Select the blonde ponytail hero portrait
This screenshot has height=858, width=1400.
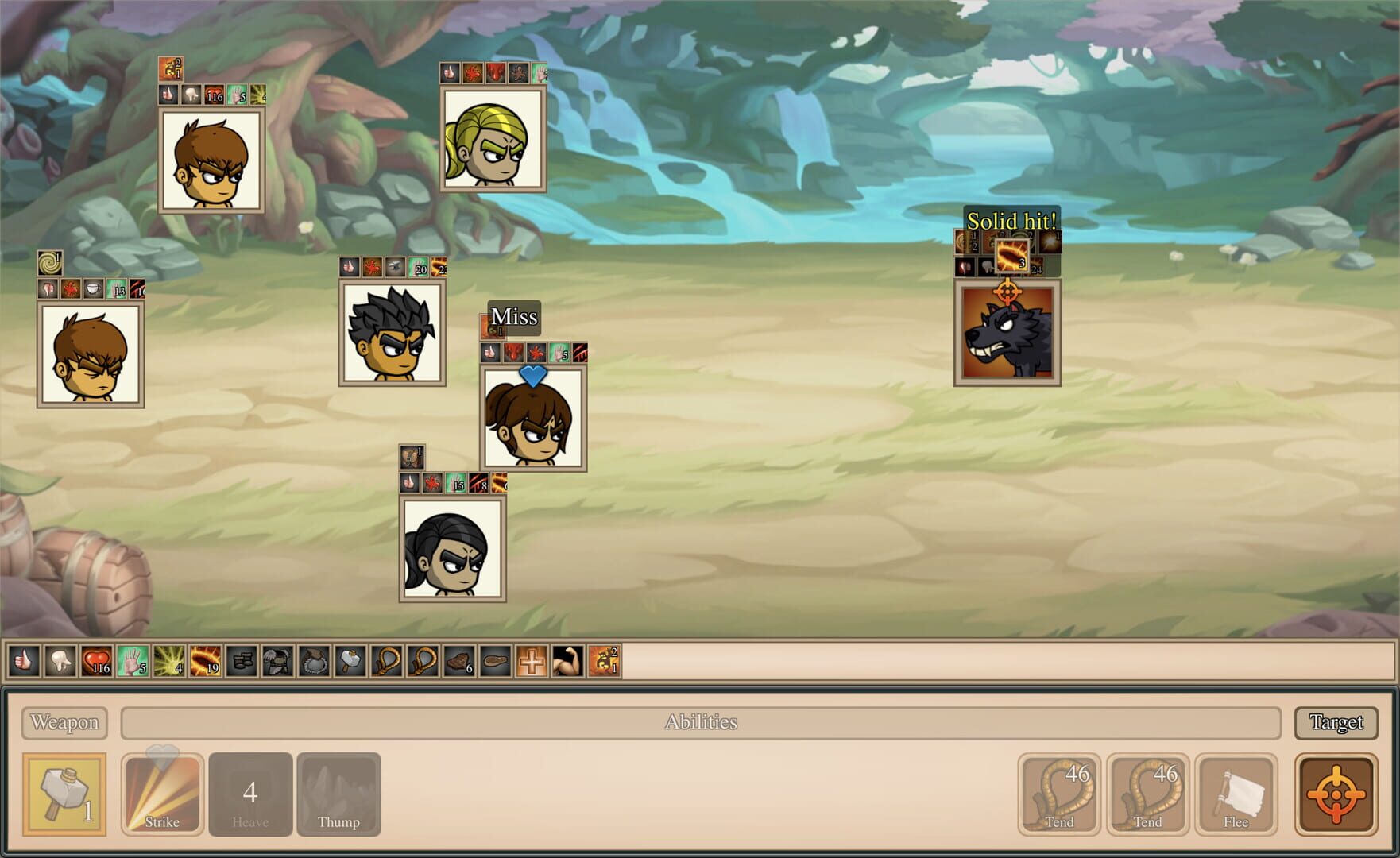click(493, 139)
